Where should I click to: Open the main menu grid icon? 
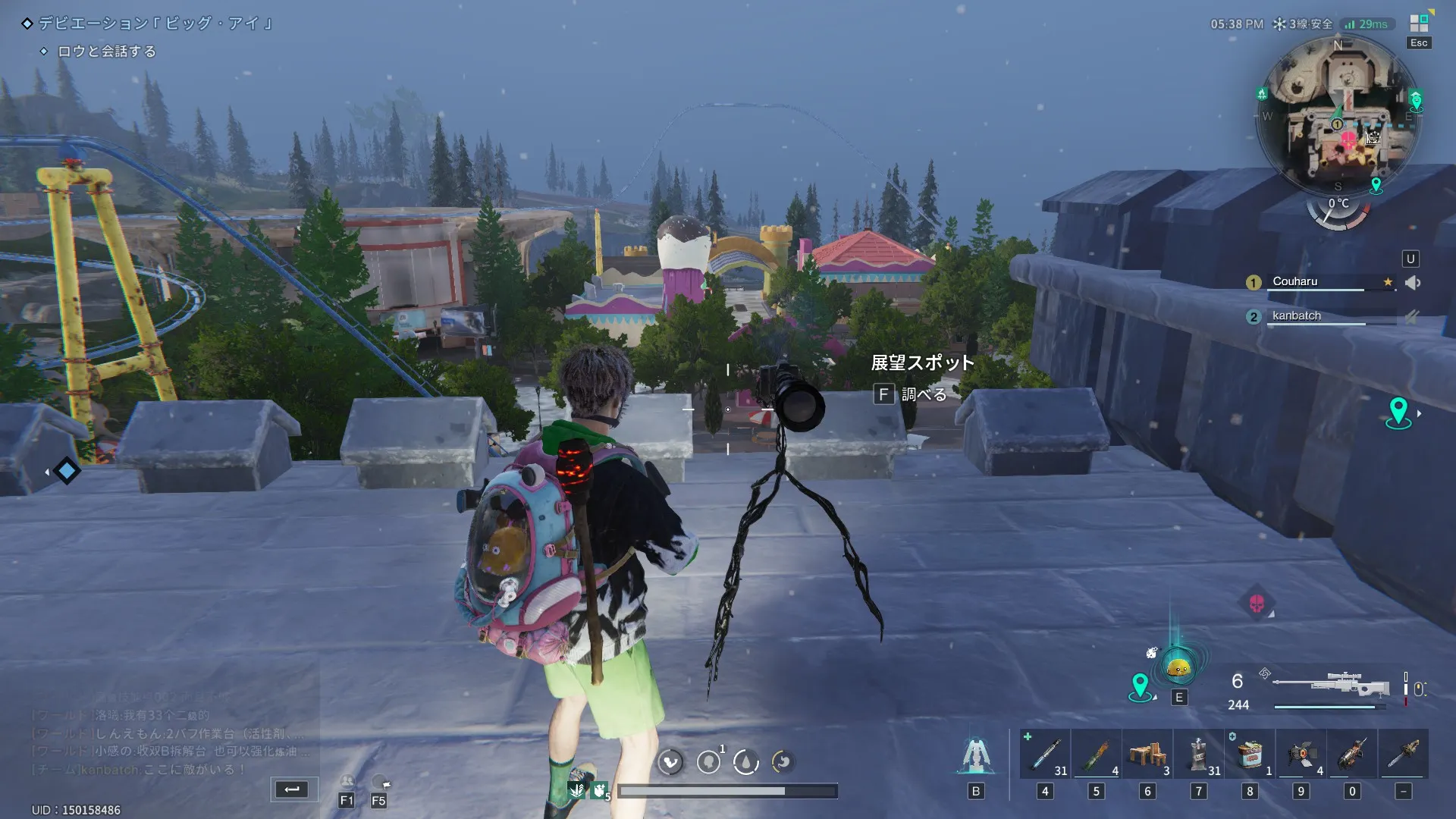tap(1418, 24)
